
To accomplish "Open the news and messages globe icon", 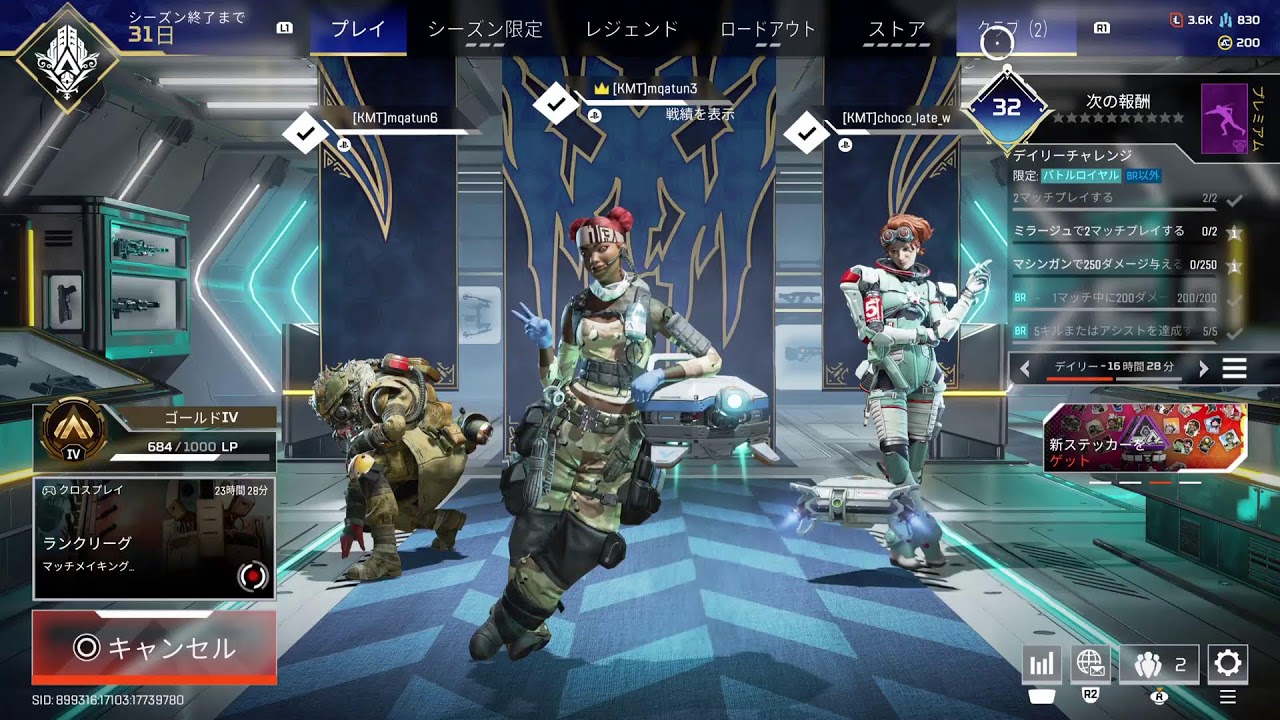I will [1090, 663].
